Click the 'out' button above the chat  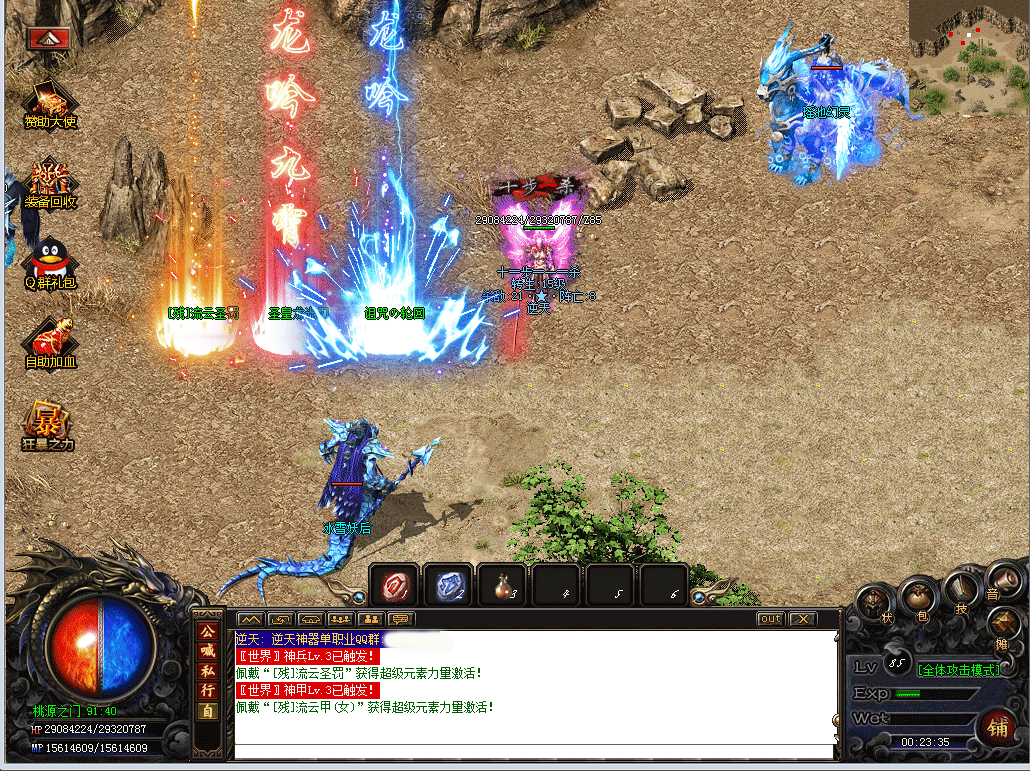[770, 619]
